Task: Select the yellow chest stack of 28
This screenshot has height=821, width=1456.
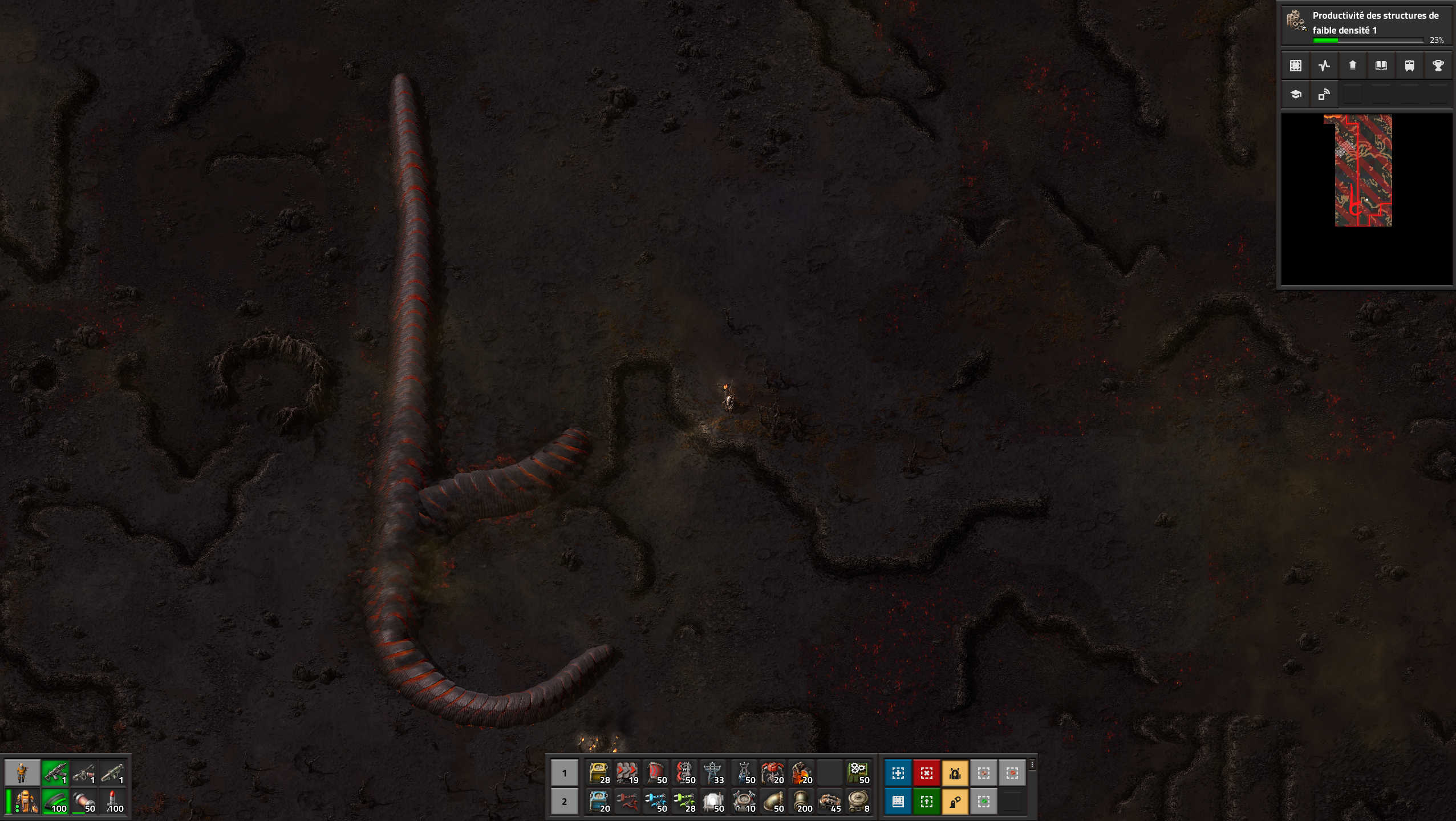Action: point(598,773)
